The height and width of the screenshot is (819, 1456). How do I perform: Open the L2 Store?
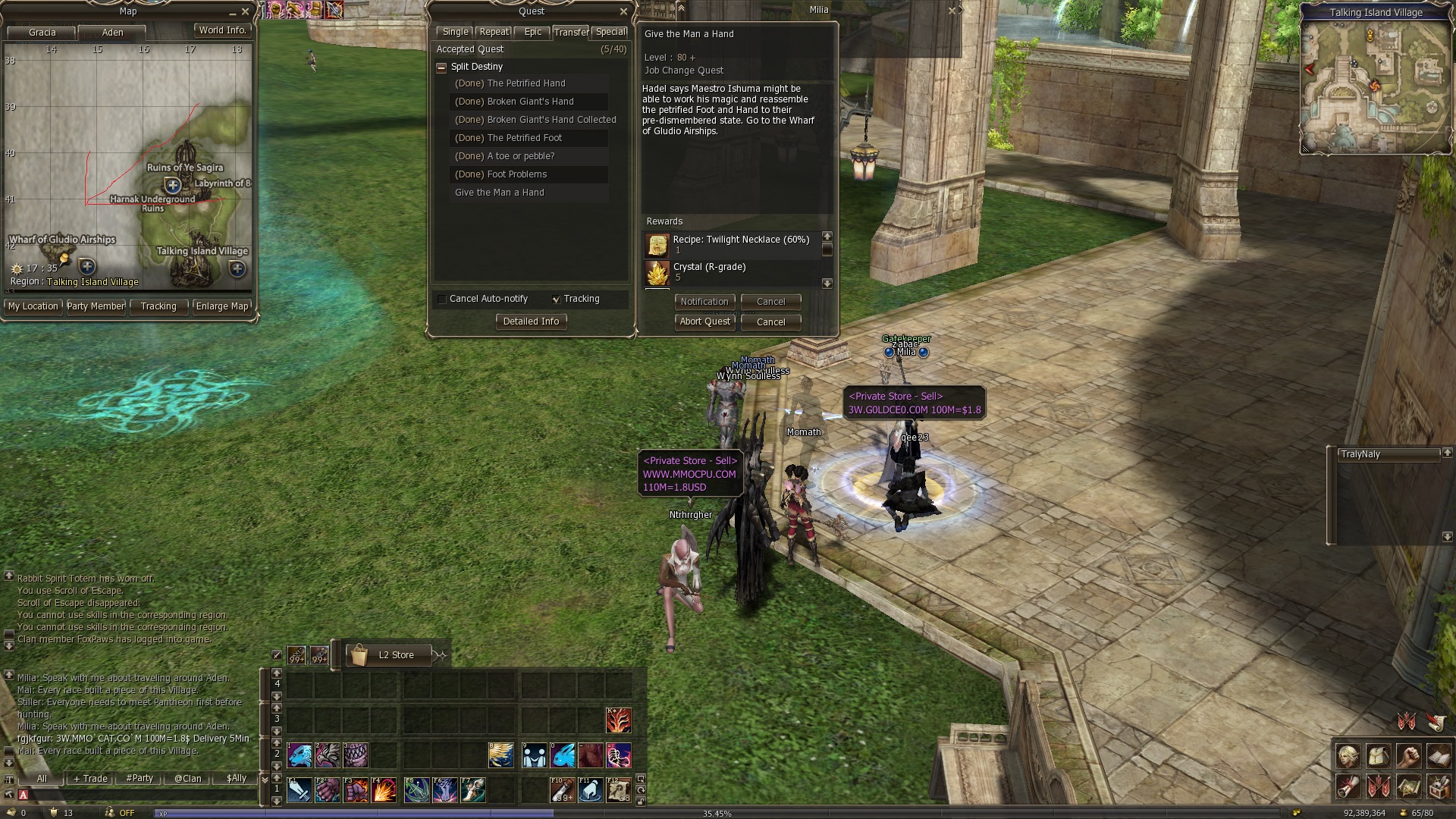[396, 655]
